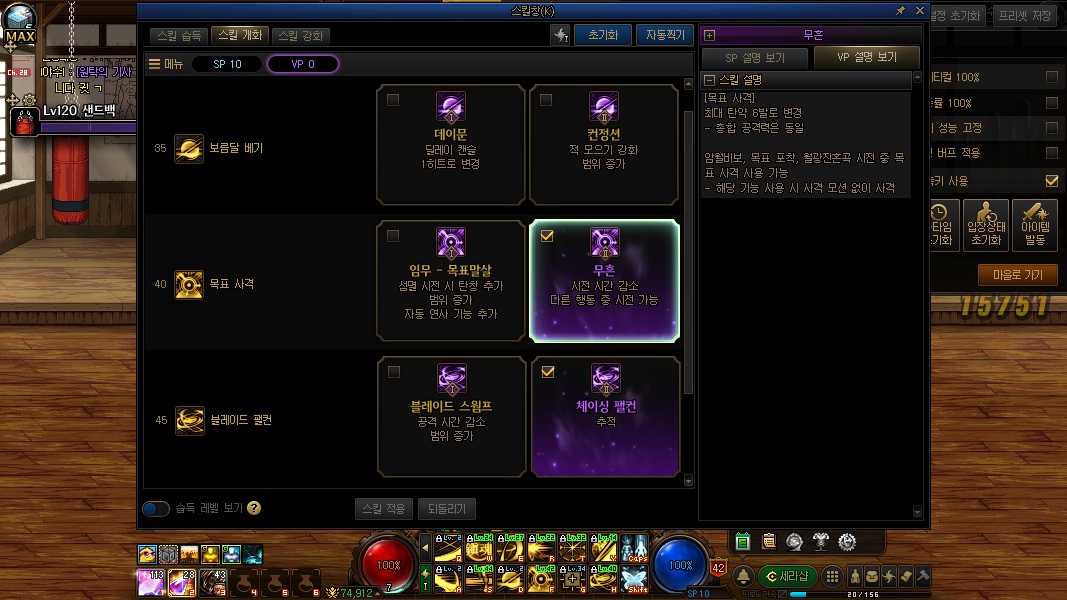Viewport: 1067px width, 600px height.
Task: Check the 임무 - 목표말살 option box
Action: pos(393,236)
